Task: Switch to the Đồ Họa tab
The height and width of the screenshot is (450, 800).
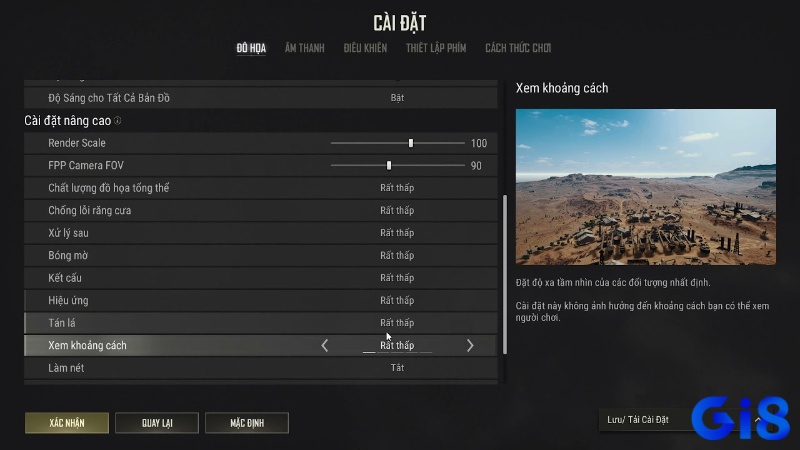Action: pyautogui.click(x=251, y=48)
